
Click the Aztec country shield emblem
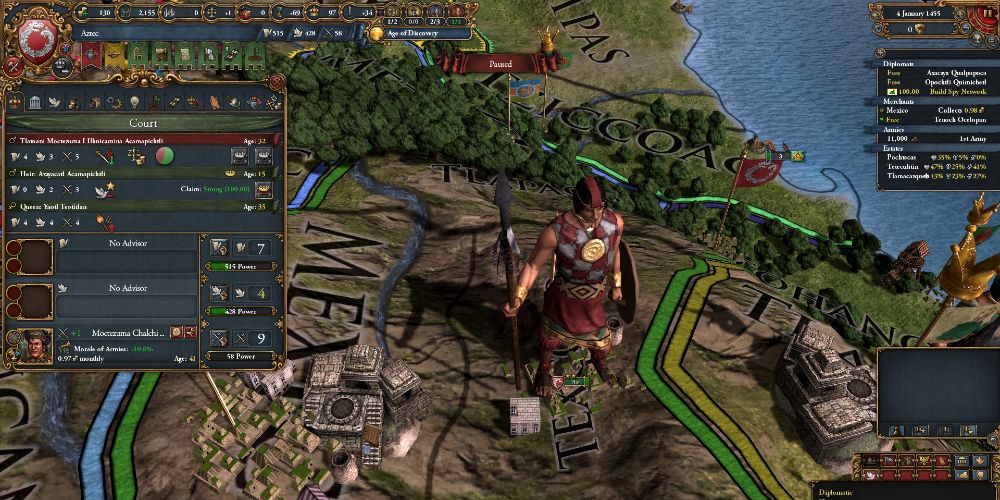(37, 40)
